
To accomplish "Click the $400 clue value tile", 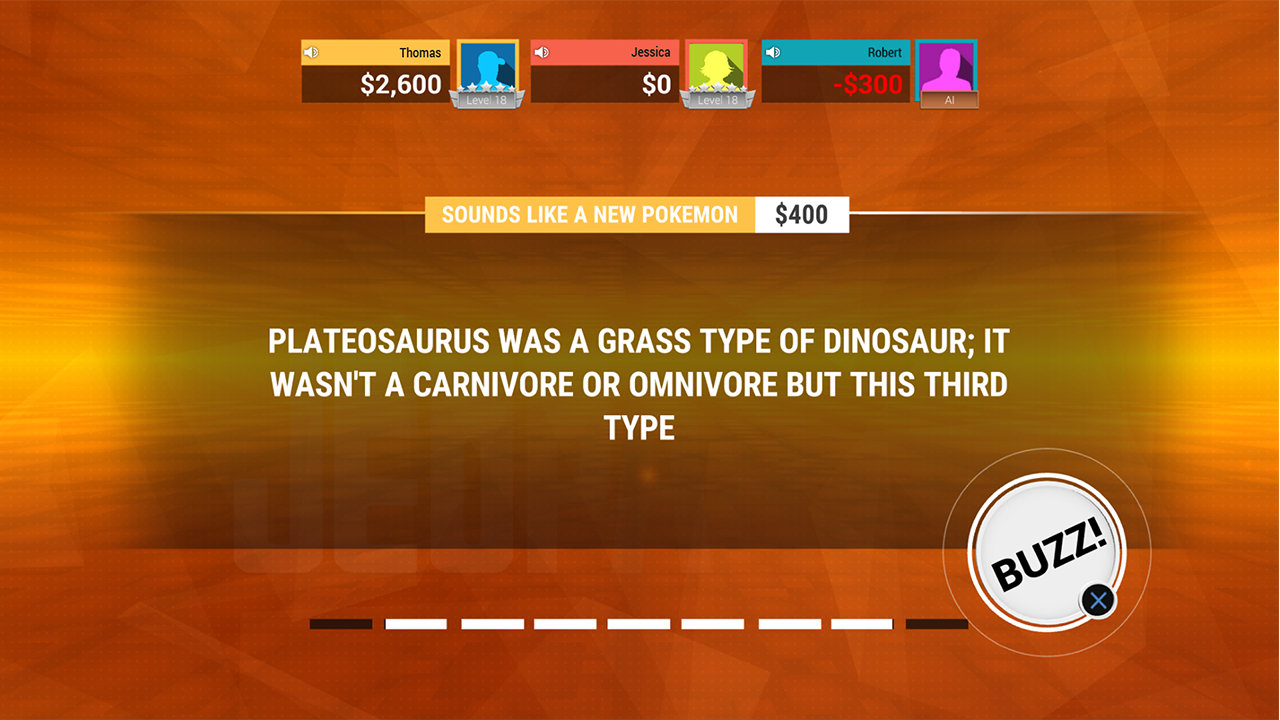I will click(x=802, y=214).
